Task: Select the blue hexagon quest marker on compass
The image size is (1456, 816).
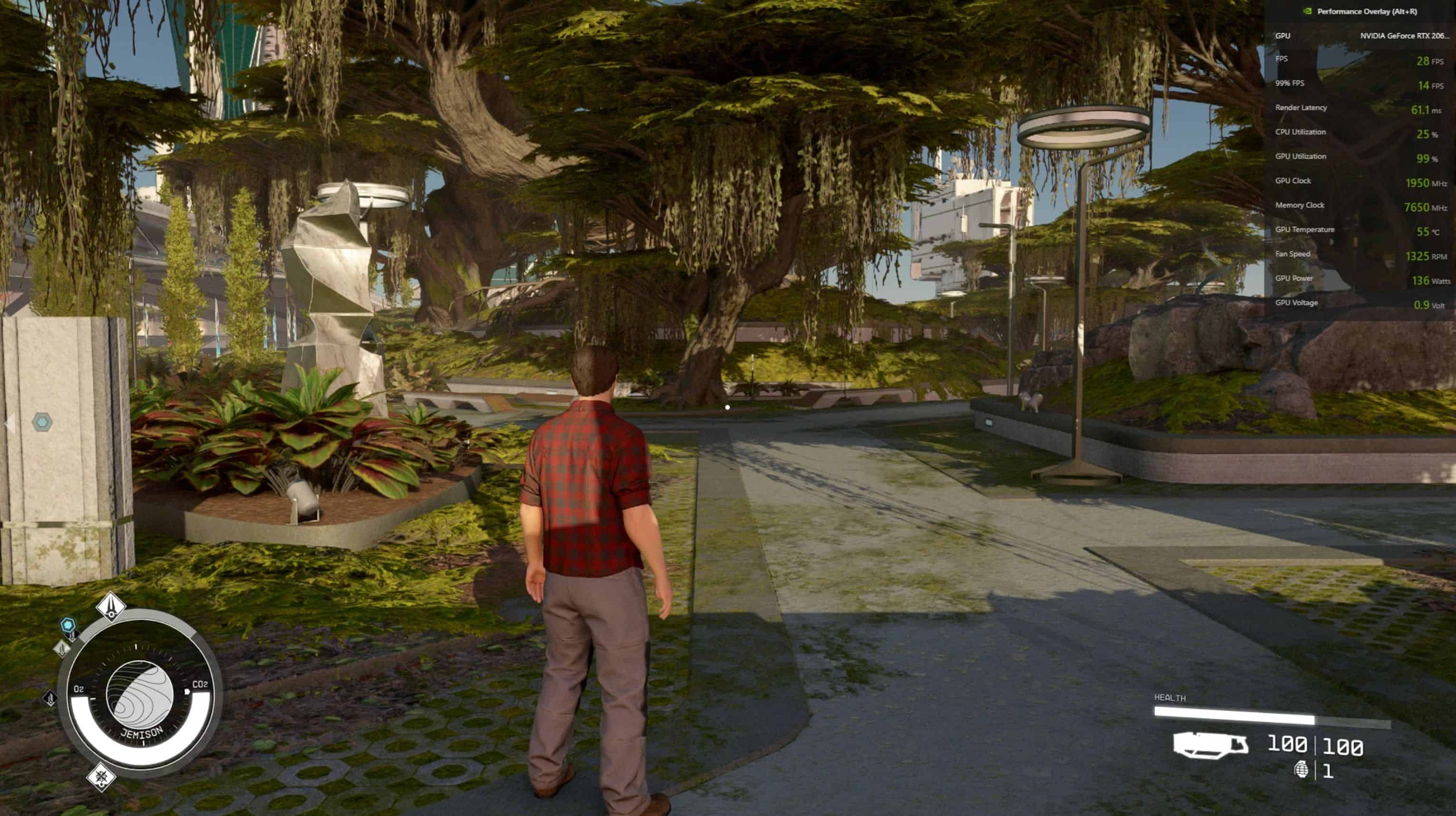Action: (68, 625)
